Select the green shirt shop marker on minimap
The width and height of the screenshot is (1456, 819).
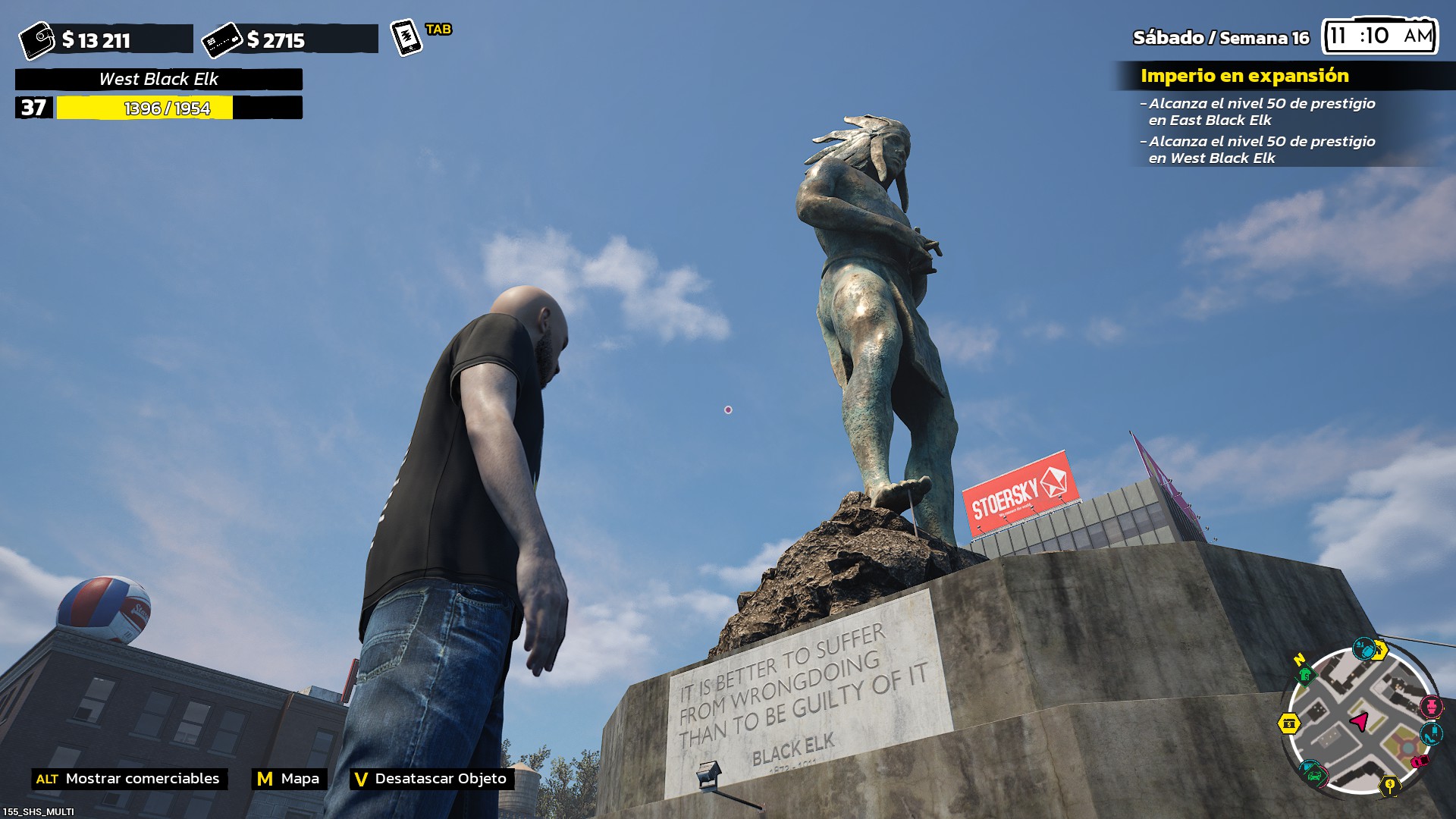click(x=1304, y=674)
